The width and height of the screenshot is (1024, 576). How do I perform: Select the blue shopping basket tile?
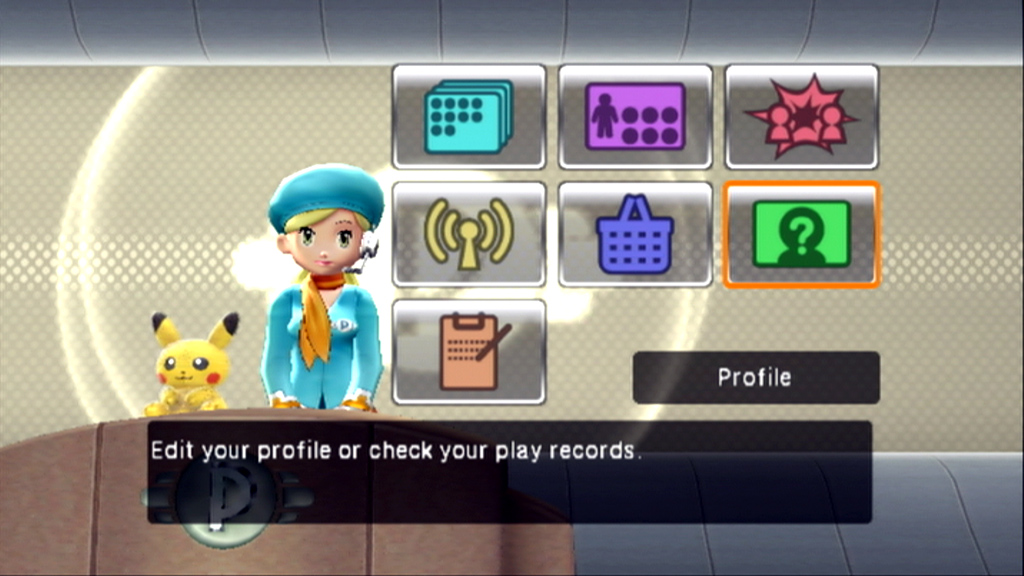[x=635, y=234]
